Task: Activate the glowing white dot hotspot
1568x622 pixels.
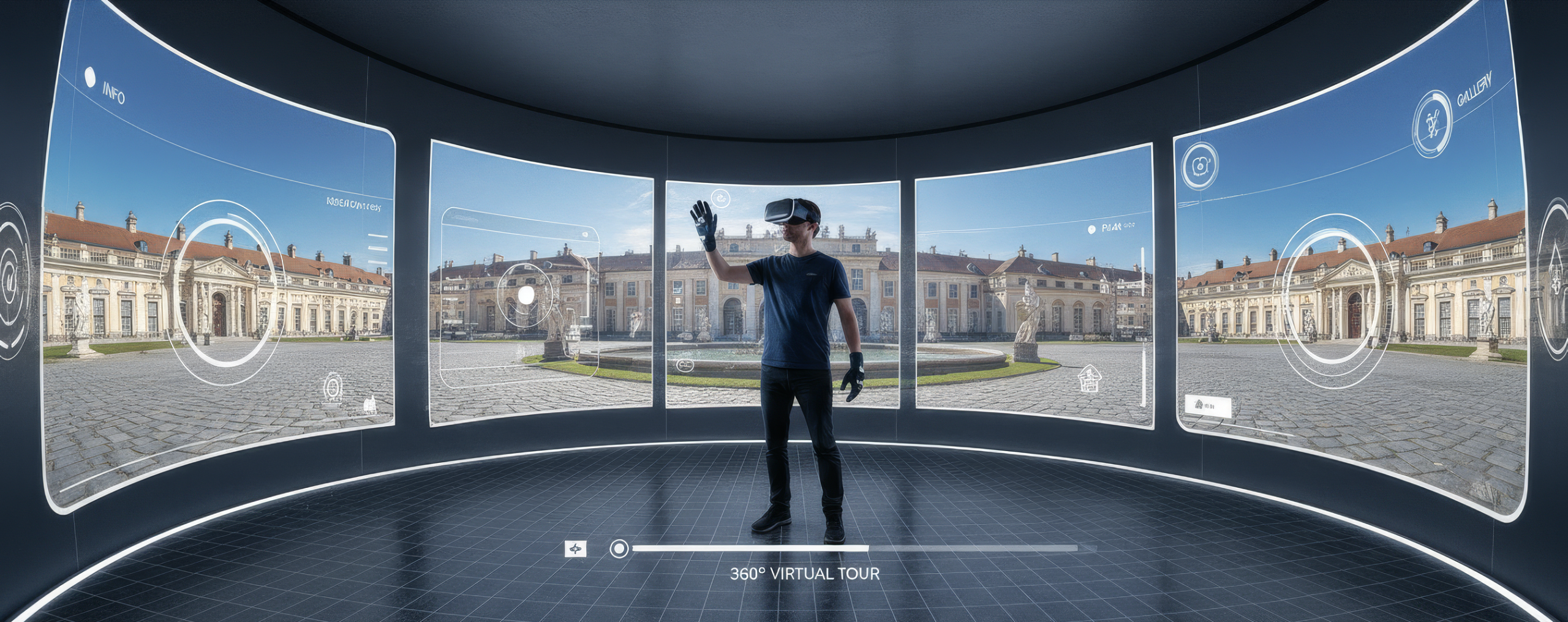Action: click(x=526, y=296)
